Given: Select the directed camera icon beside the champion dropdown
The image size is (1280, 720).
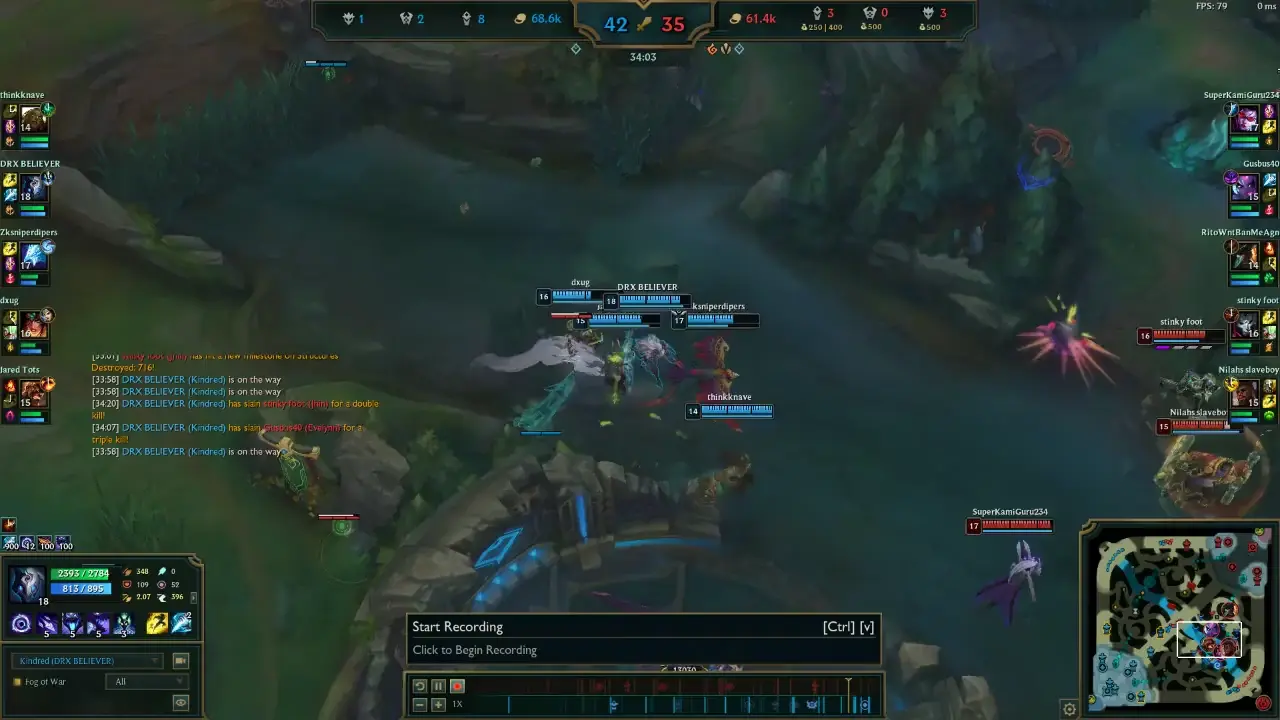Looking at the screenshot, I should click(x=181, y=661).
